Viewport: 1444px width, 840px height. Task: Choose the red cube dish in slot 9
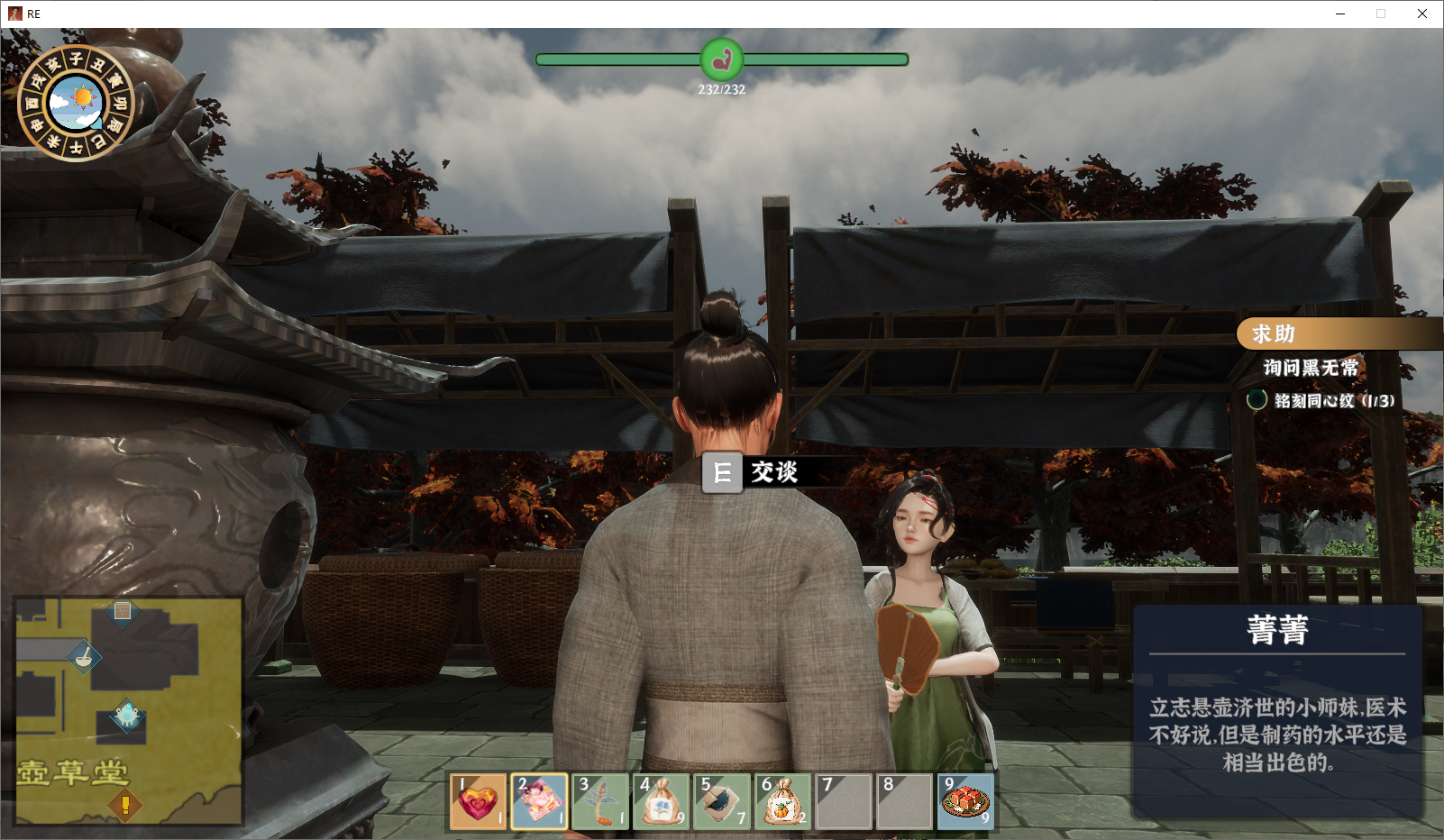(x=966, y=800)
